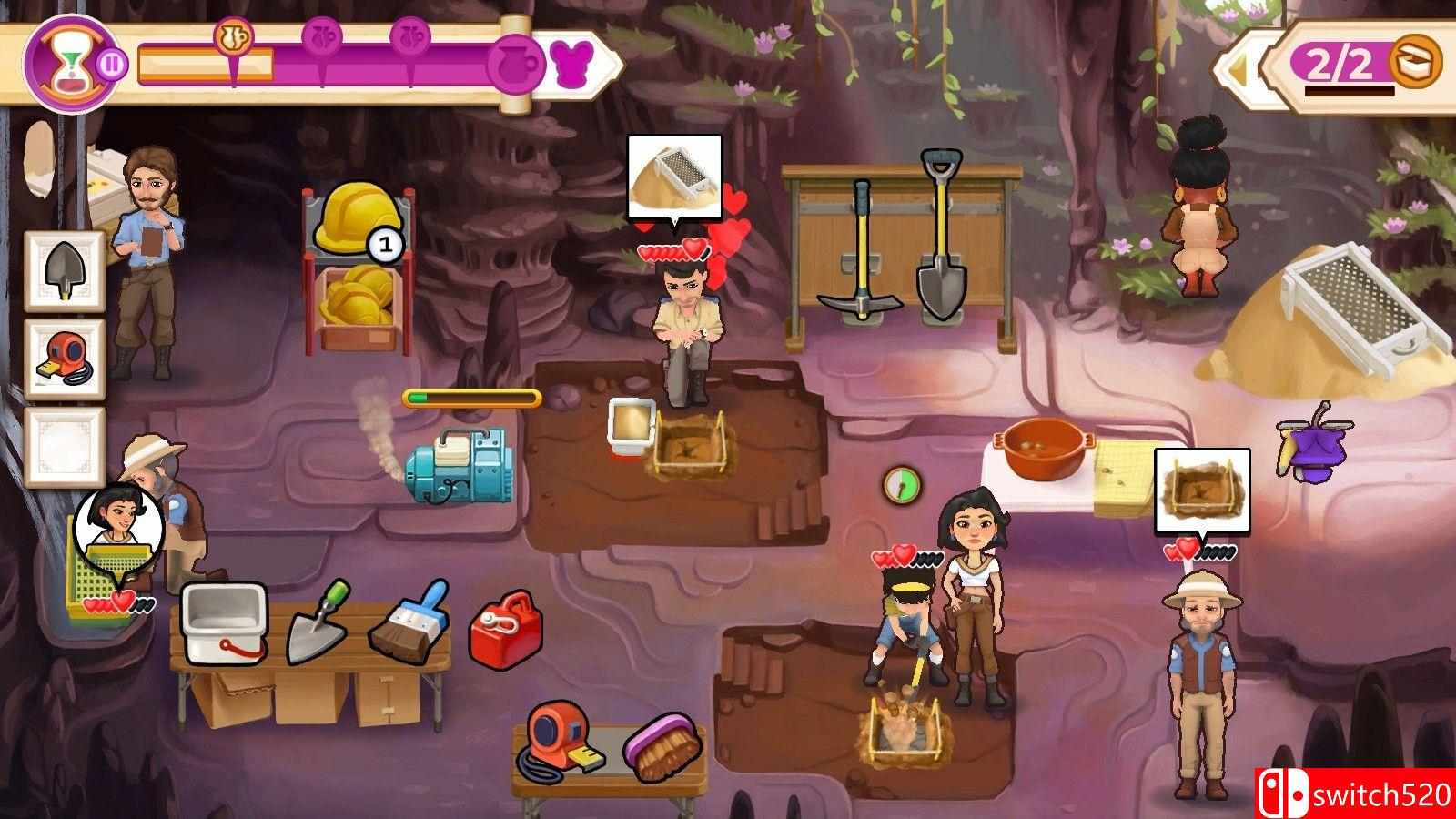Select the shovel in the tray slot

[x=64, y=269]
